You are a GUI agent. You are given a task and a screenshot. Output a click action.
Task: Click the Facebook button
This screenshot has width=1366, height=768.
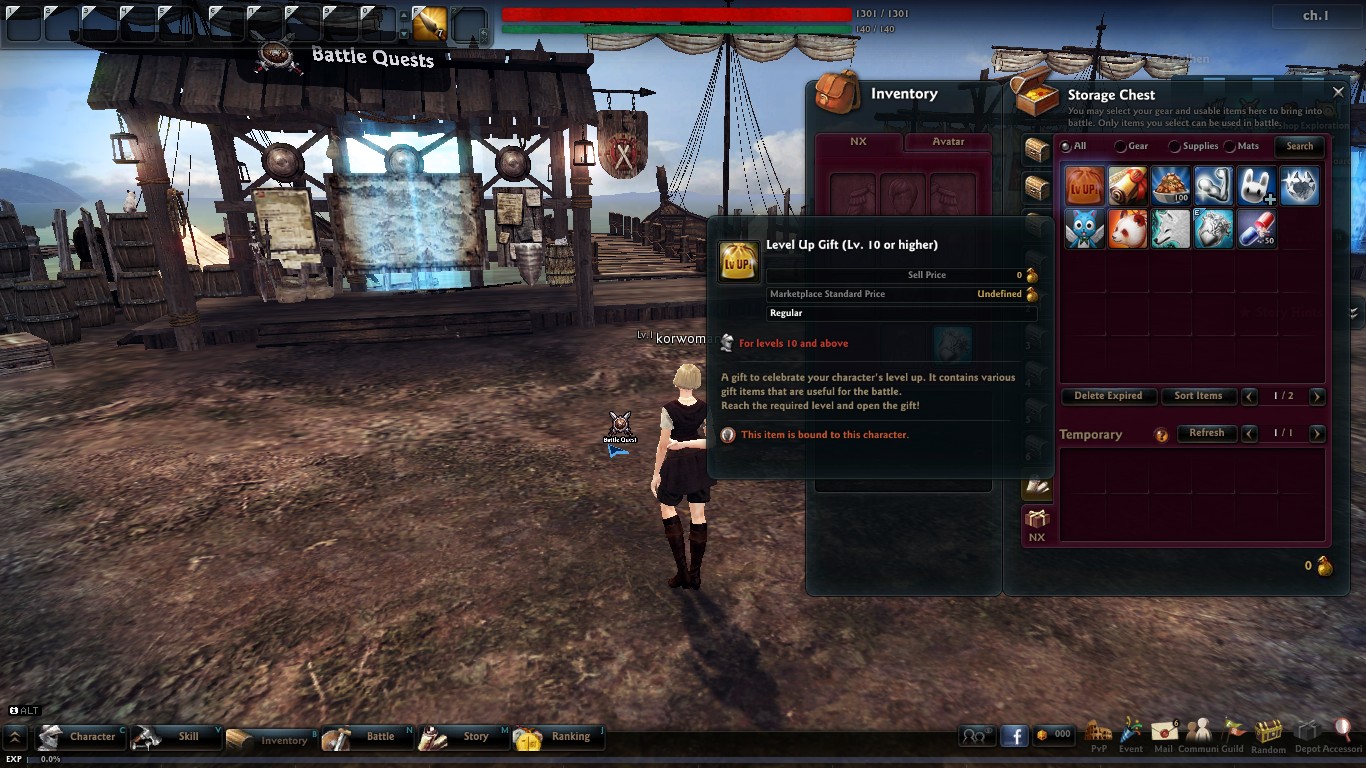tap(1014, 736)
